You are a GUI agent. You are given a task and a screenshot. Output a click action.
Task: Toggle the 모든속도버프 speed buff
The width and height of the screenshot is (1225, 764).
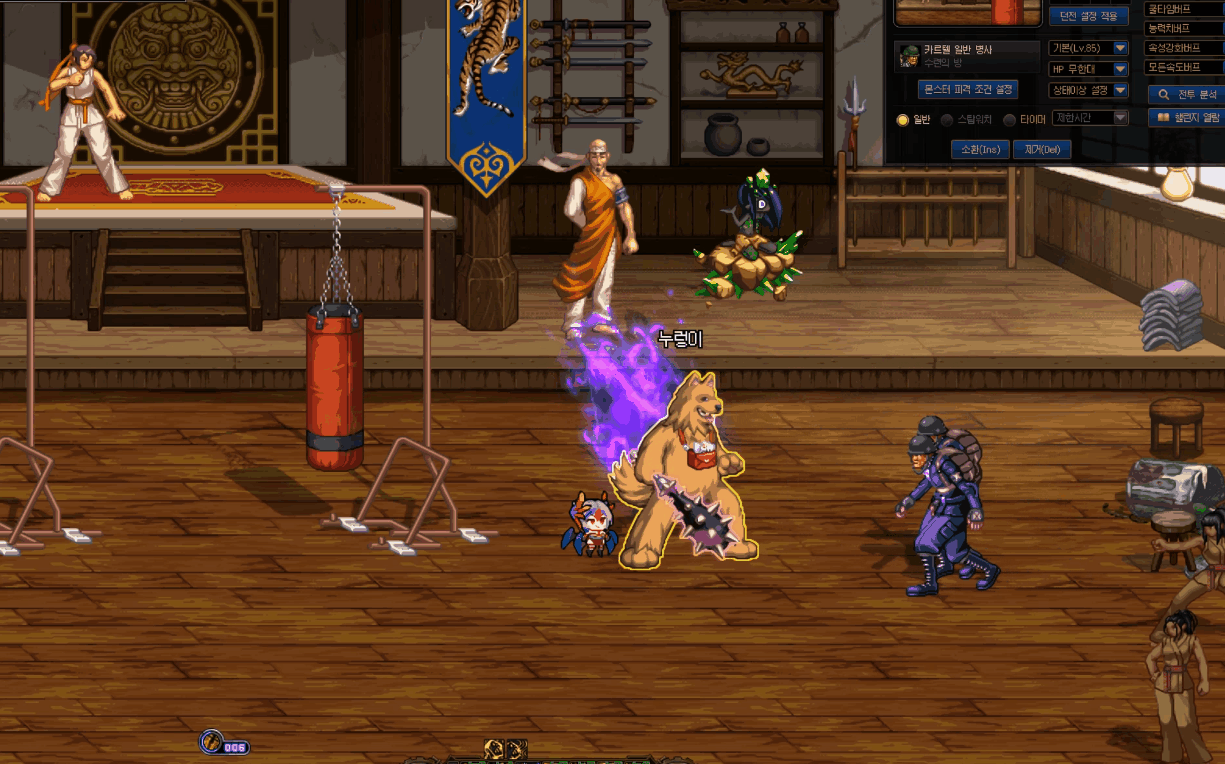(1183, 67)
